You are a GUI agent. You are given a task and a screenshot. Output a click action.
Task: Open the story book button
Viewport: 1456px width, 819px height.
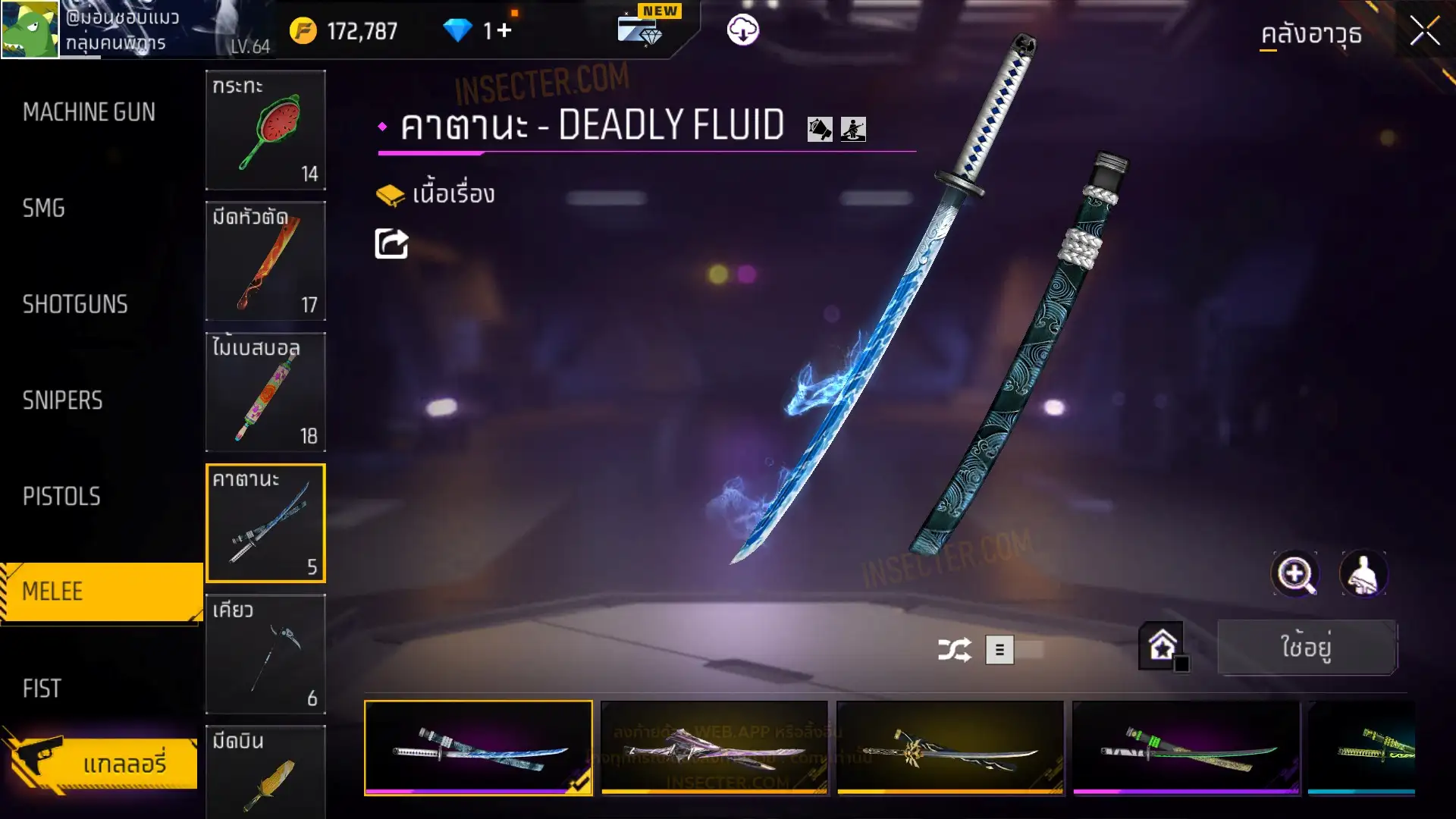[x=435, y=194]
